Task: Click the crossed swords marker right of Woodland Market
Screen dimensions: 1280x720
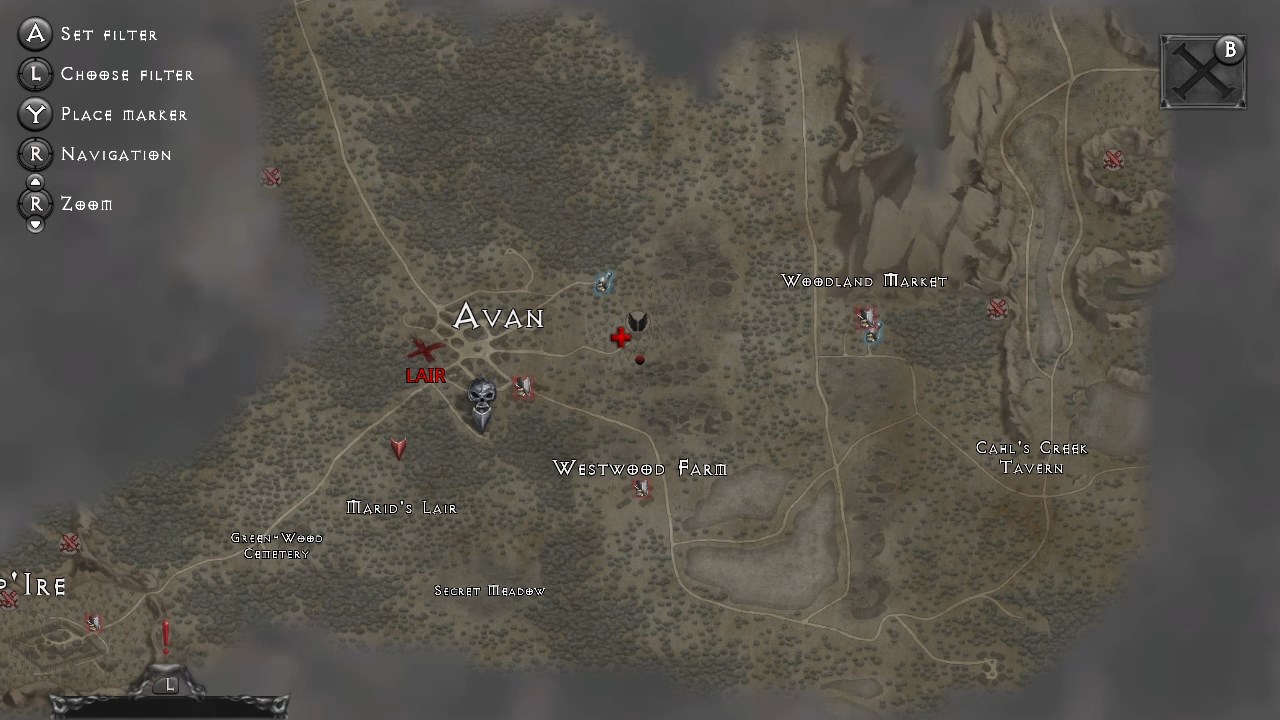Action: tap(998, 309)
